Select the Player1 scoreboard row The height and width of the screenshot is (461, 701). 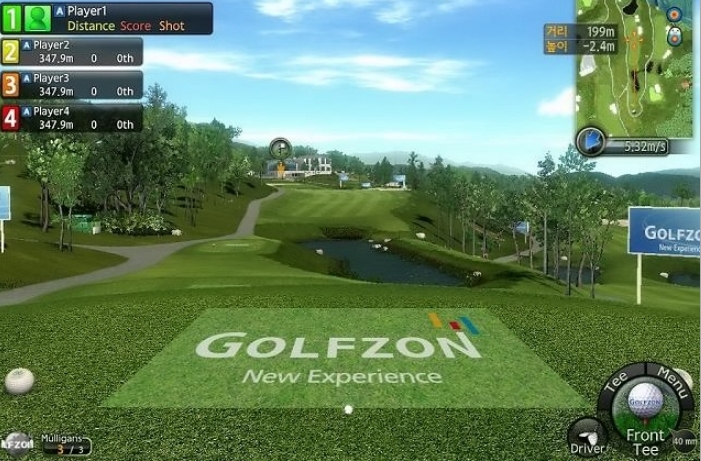pyautogui.click(x=107, y=18)
